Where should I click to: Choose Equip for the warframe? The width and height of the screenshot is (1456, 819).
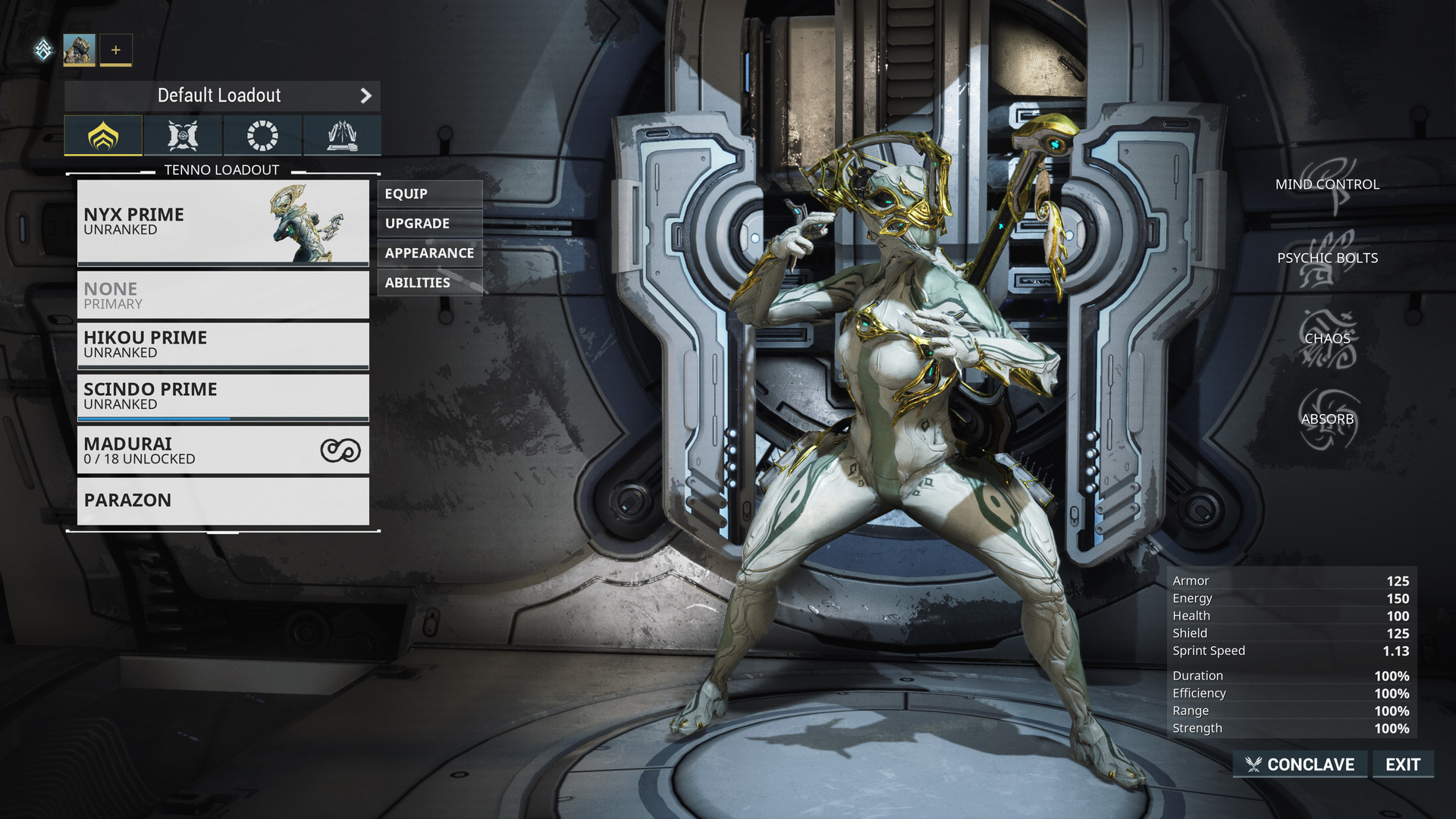(429, 194)
